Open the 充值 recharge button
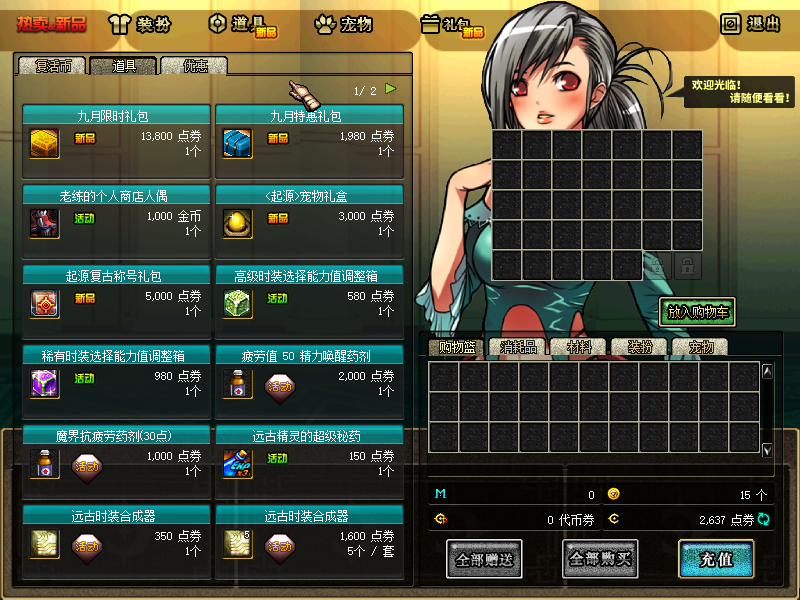Image resolution: width=800 pixels, height=600 pixels. (715, 559)
